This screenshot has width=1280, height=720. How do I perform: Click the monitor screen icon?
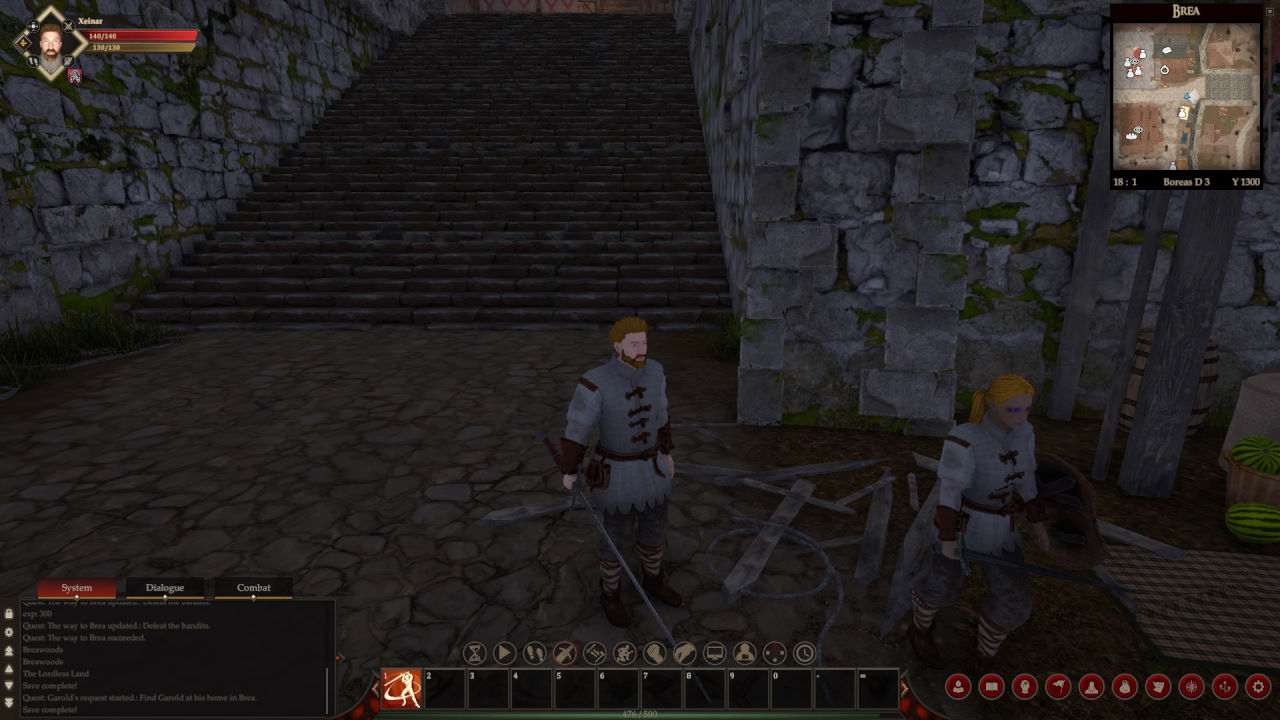point(715,654)
